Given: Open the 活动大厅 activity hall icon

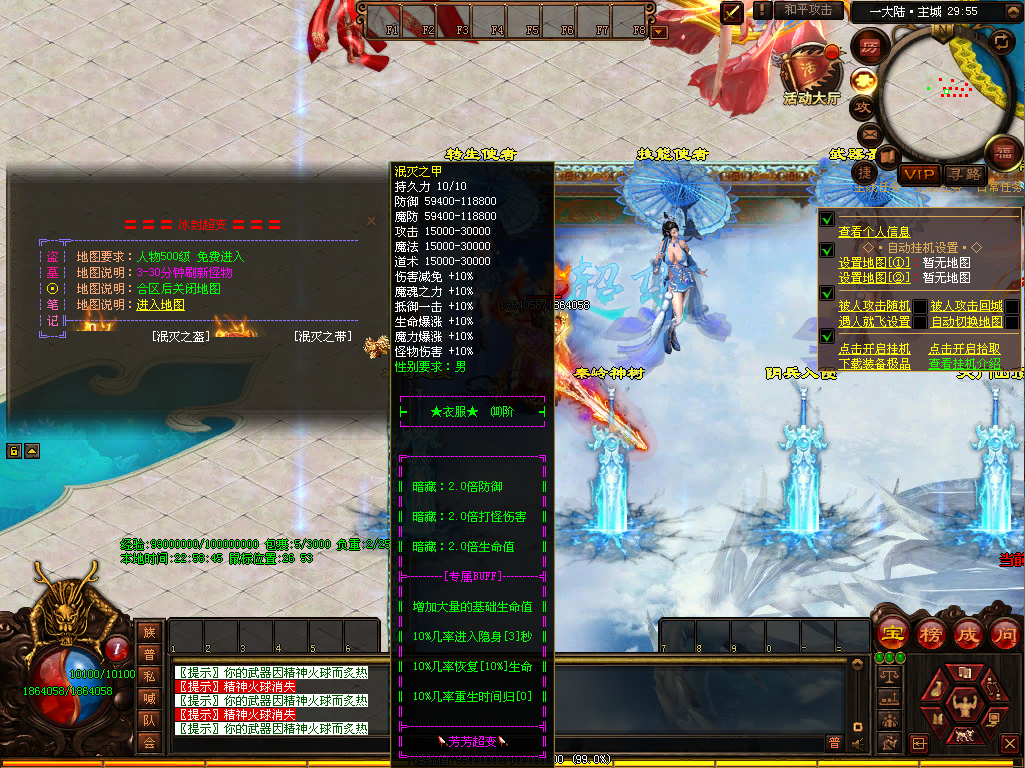Looking at the screenshot, I should (x=811, y=76).
